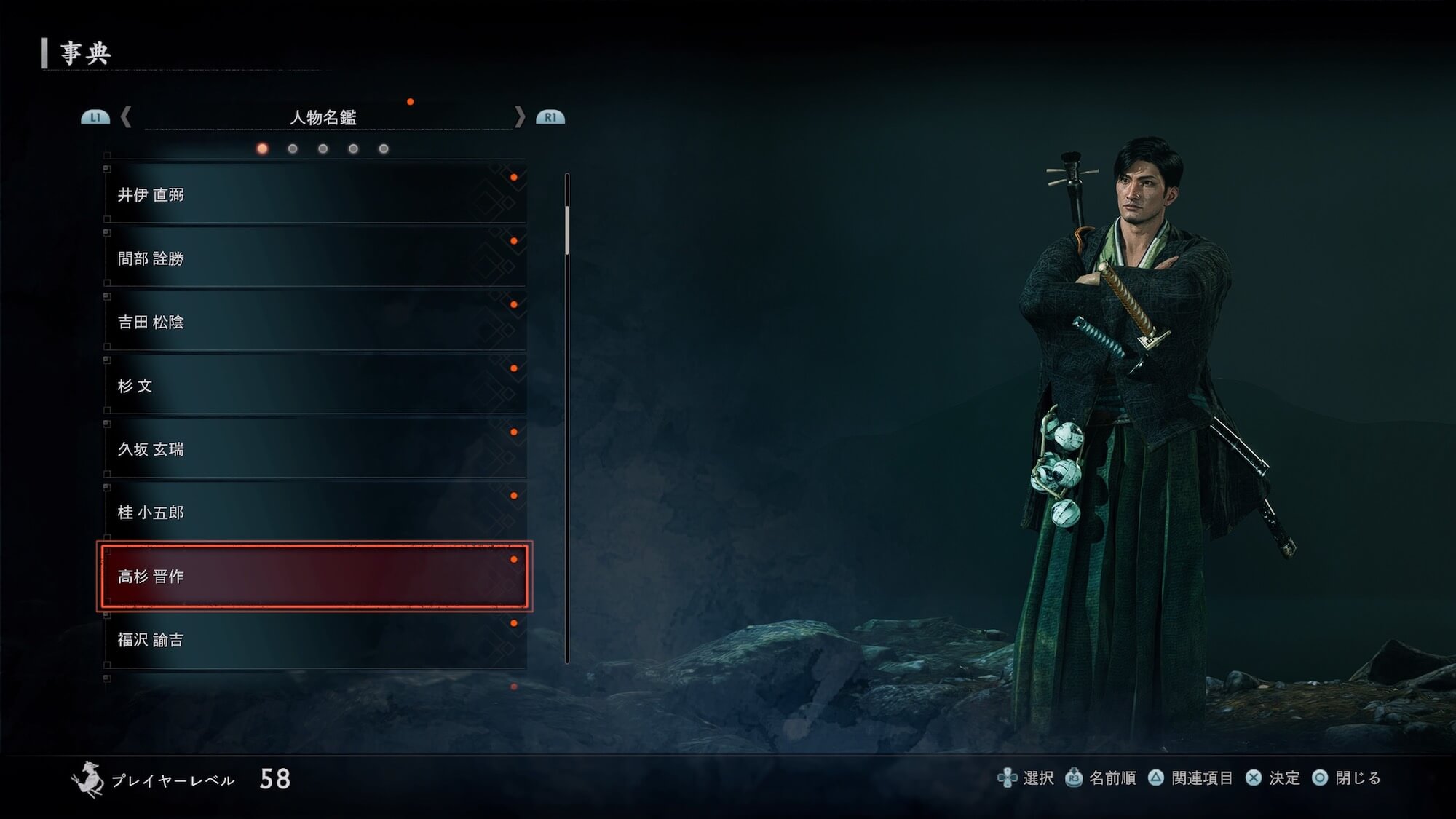Viewport: 1456px width, 819px height.
Task: Switch to the next encyclopedia category arrow
Action: point(519,117)
